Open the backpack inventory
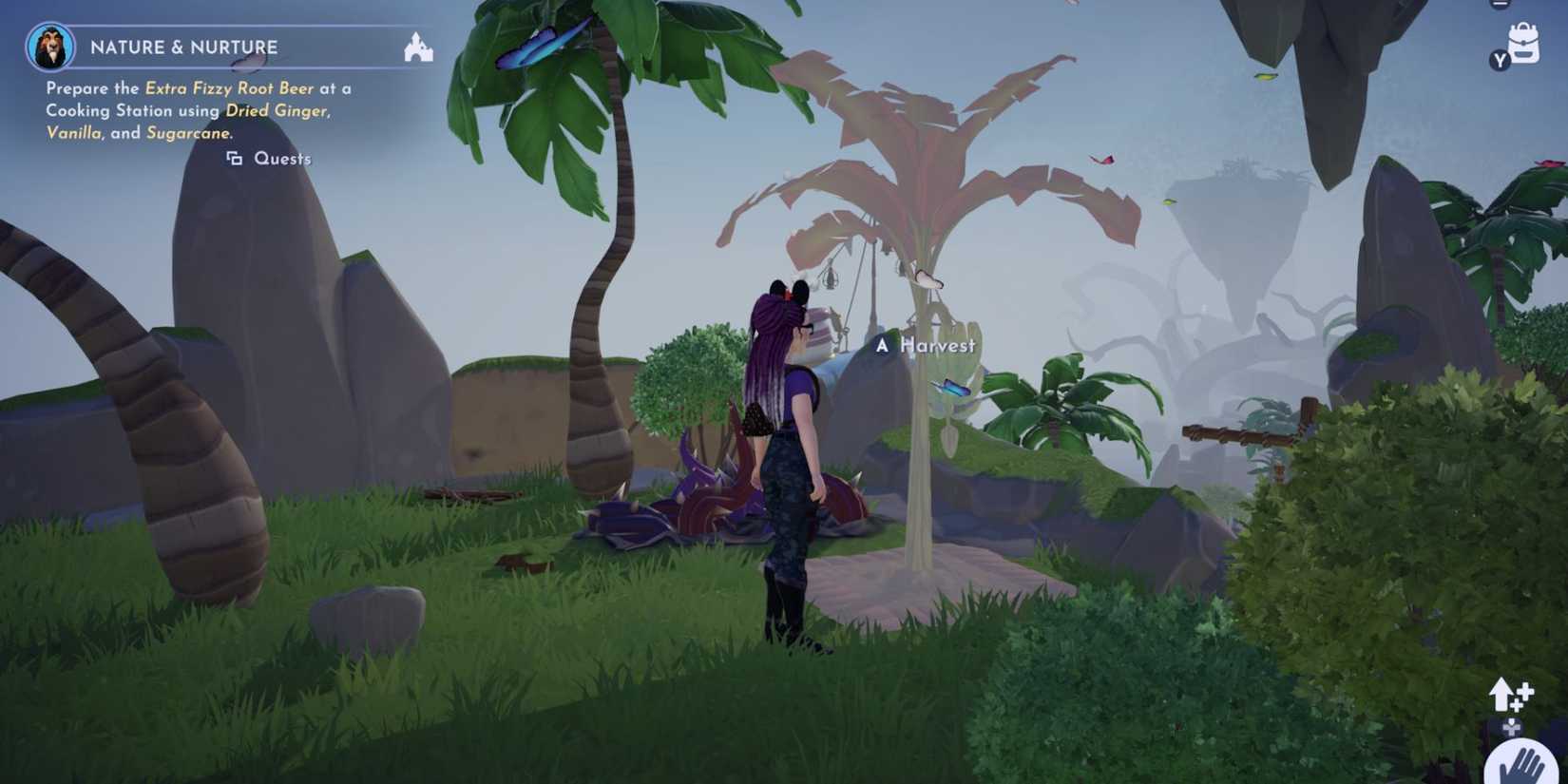Viewport: 1568px width, 784px height. click(x=1523, y=43)
